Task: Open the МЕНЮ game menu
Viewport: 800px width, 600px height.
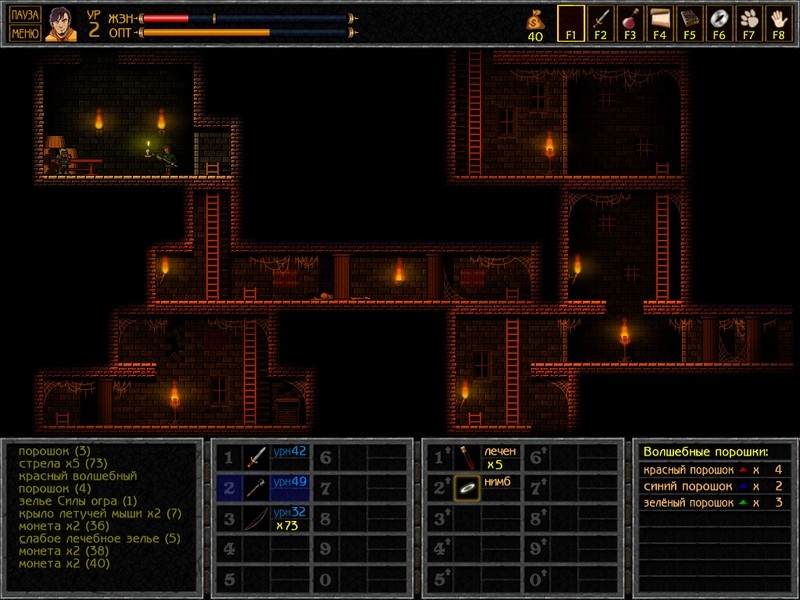Action: coord(25,33)
